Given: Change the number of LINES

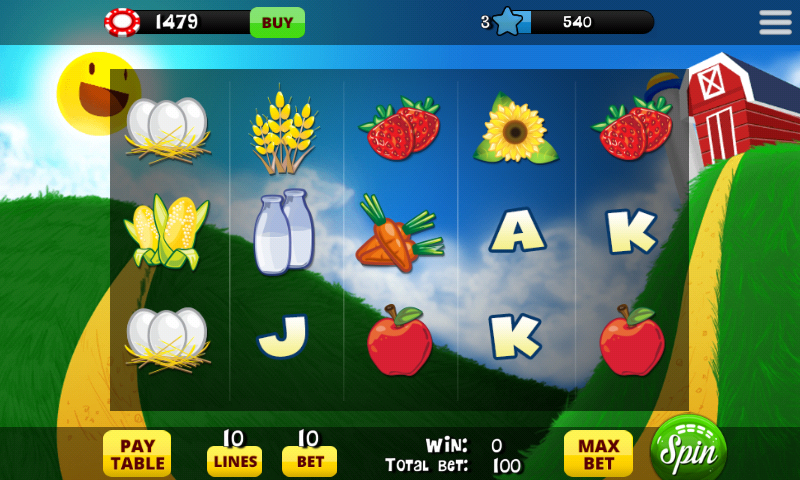Looking at the screenshot, I should [234, 460].
